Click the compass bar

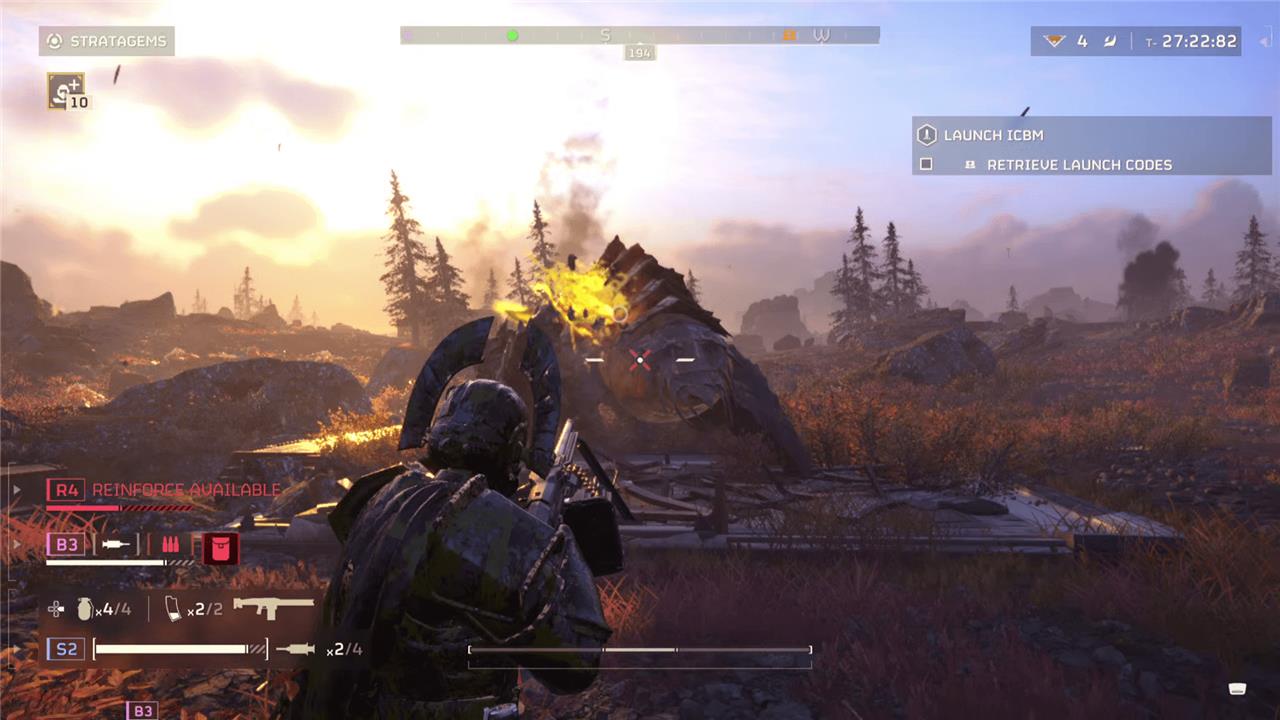pyautogui.click(x=640, y=35)
